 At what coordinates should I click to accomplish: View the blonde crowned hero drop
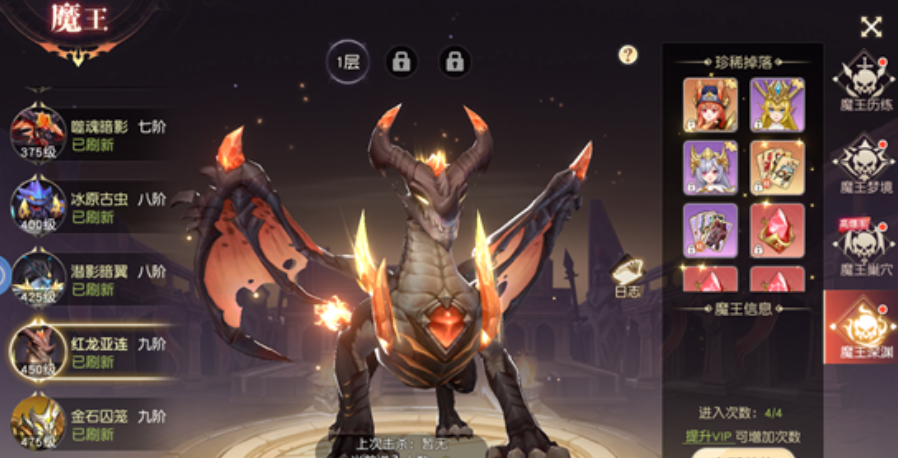click(777, 105)
